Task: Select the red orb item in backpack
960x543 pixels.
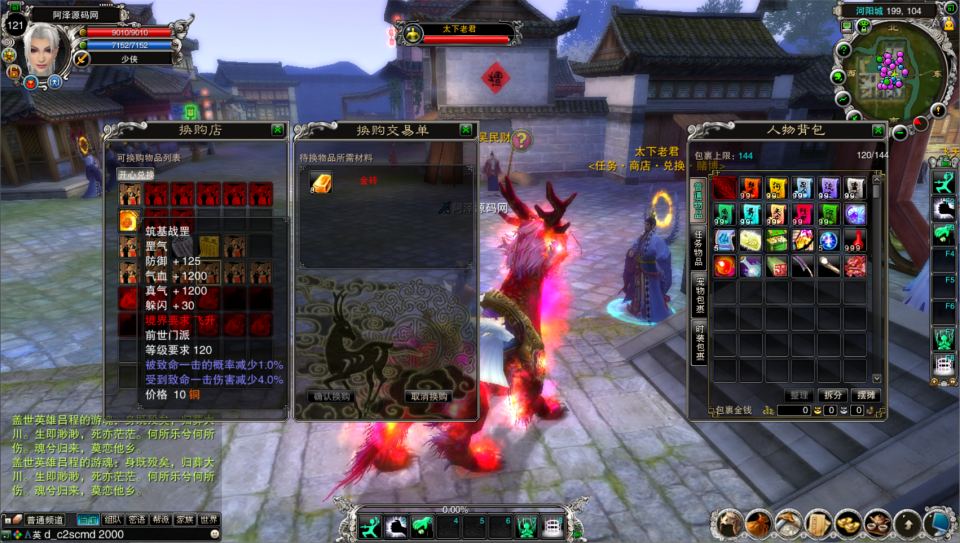Action: pyautogui.click(x=724, y=266)
